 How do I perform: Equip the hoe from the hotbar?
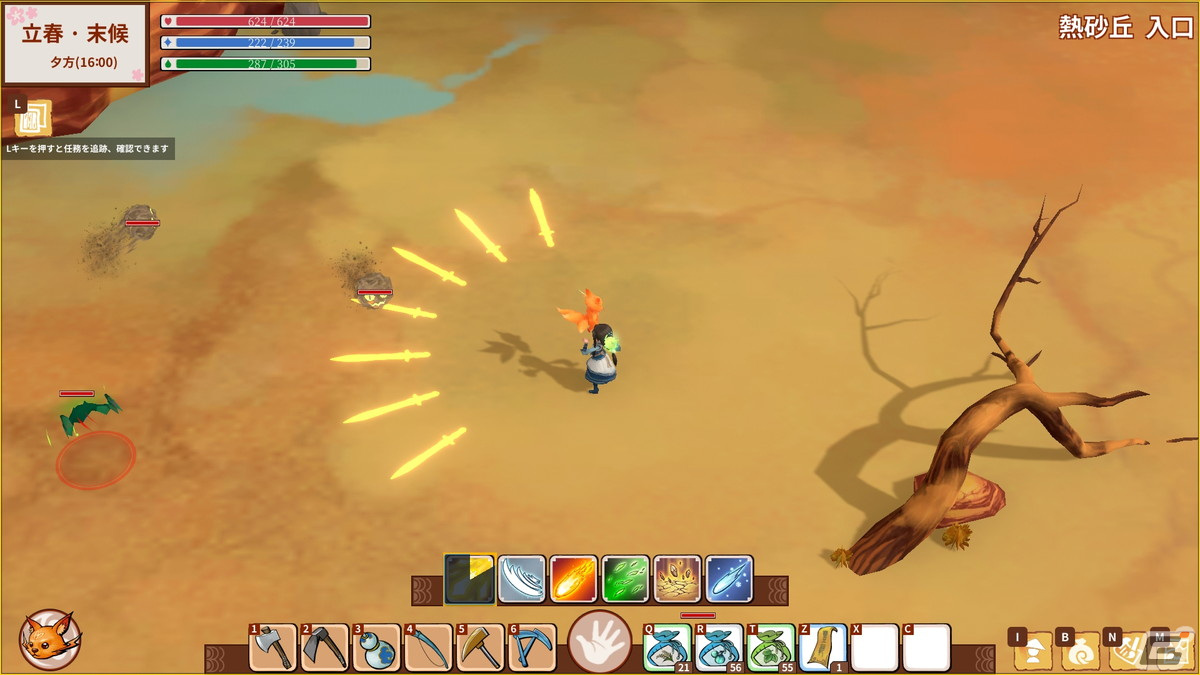325,648
